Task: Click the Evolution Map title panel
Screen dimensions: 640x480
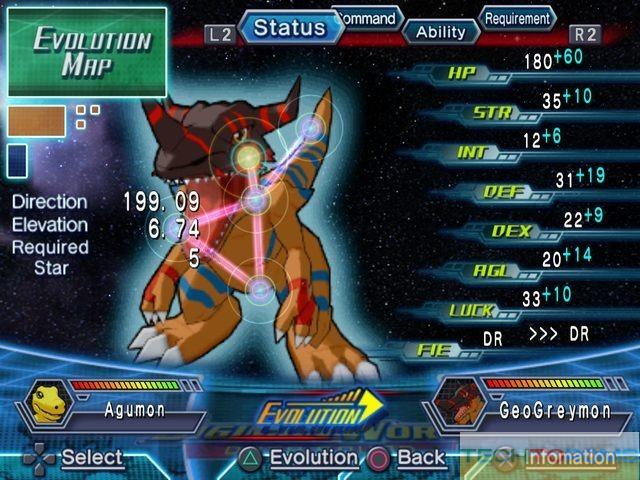Action: [86, 50]
